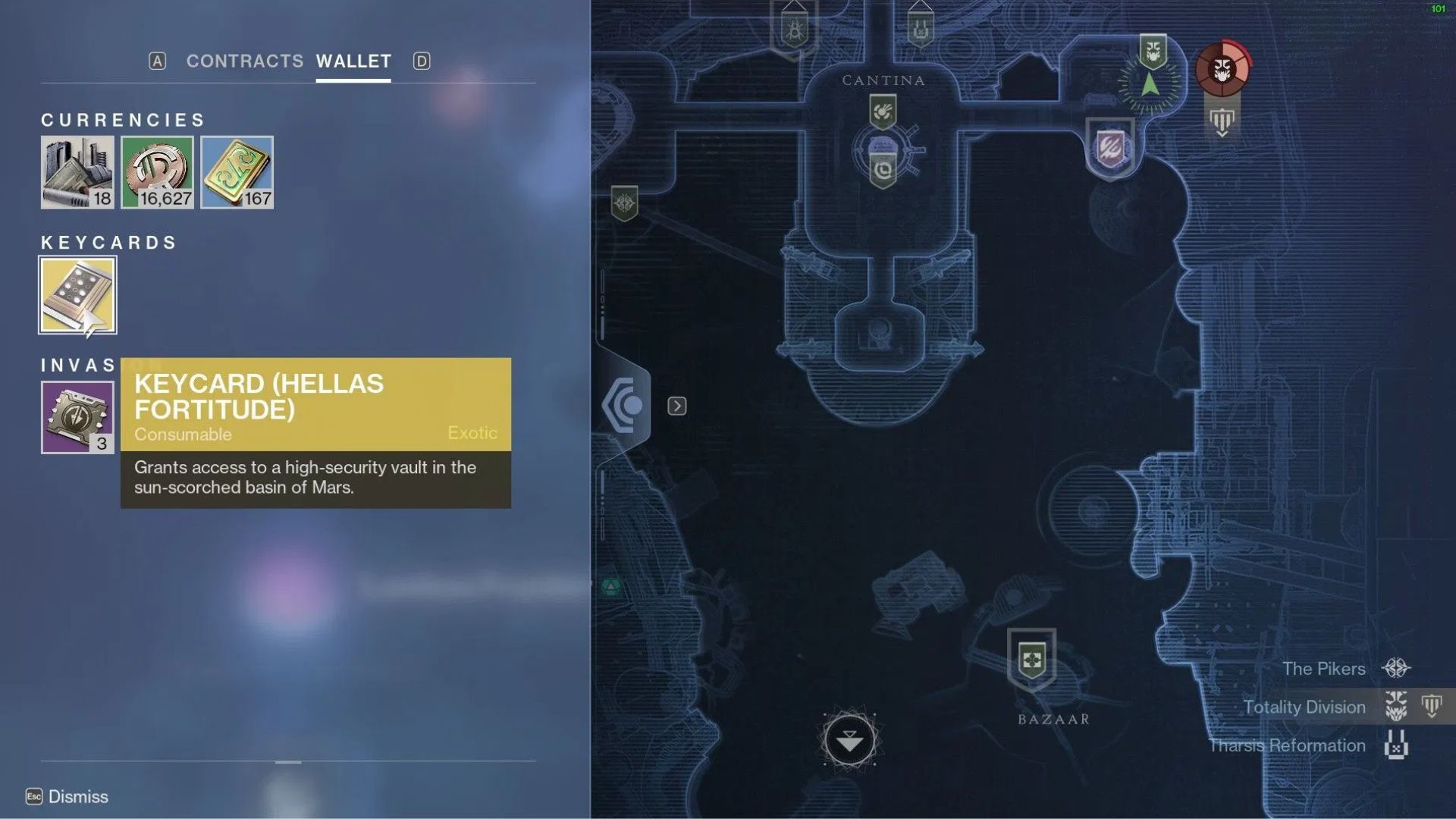Click The Pikers compass emblem in the legend
Viewport: 1456px width, 819px height.
(1394, 668)
